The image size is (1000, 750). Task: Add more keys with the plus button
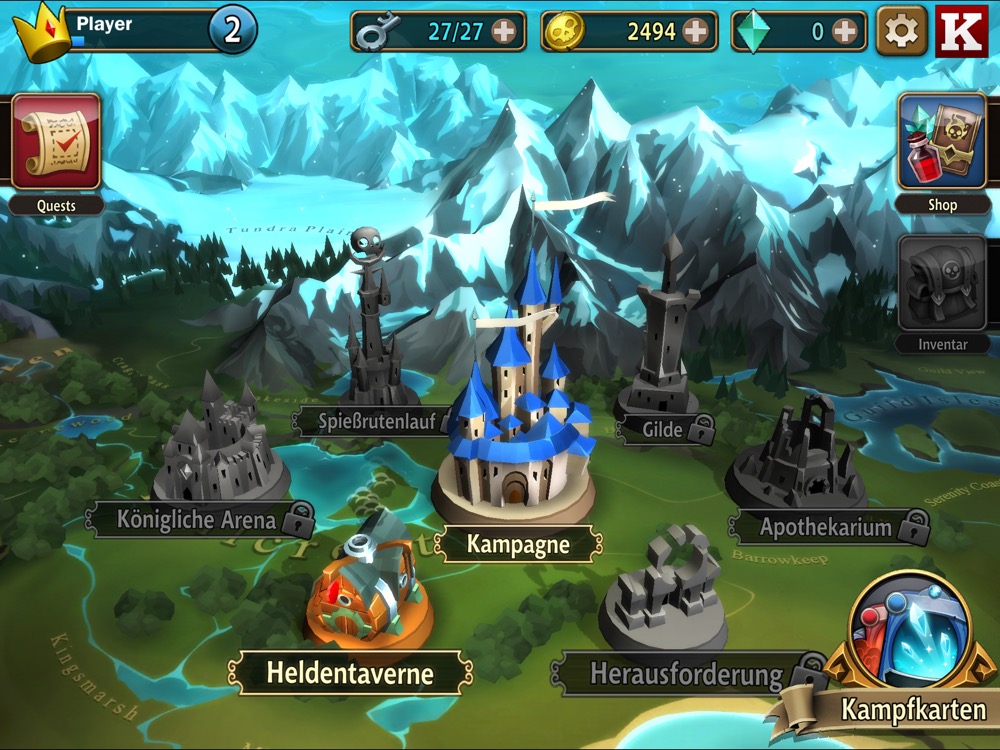504,32
